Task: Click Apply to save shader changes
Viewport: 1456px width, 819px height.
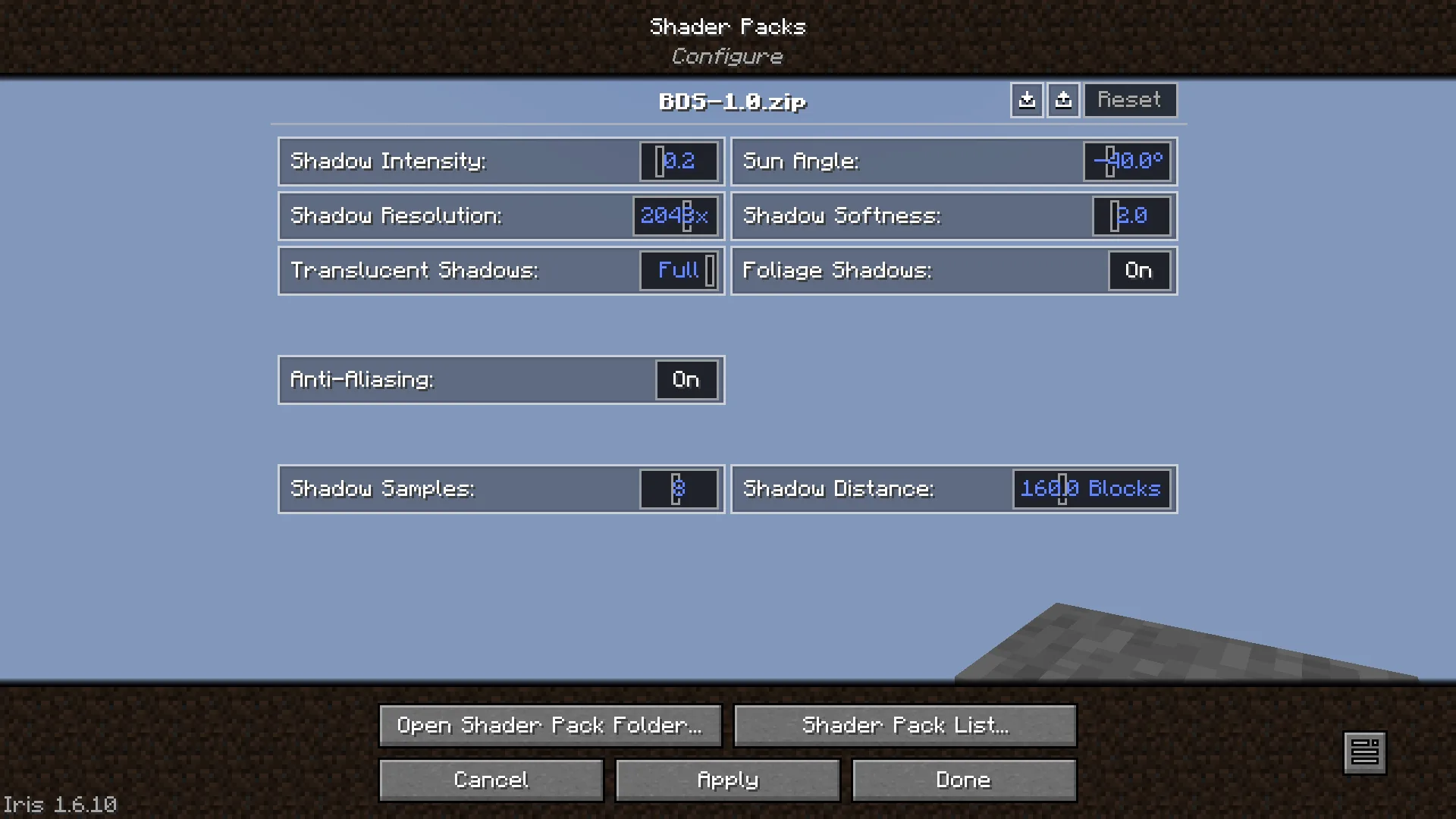Action: 727,780
